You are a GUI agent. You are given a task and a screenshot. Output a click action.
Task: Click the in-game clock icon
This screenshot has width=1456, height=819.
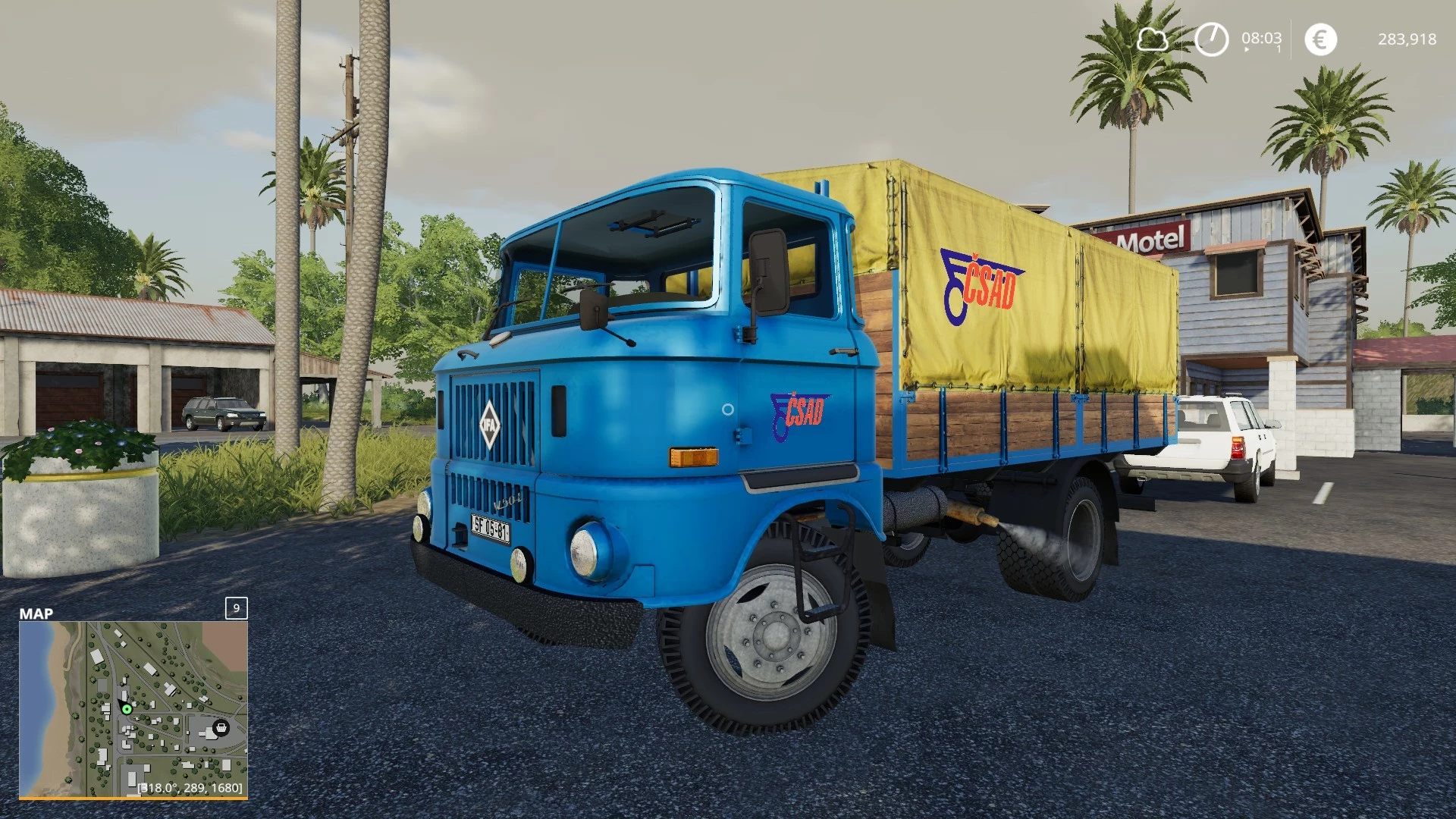click(x=1212, y=39)
